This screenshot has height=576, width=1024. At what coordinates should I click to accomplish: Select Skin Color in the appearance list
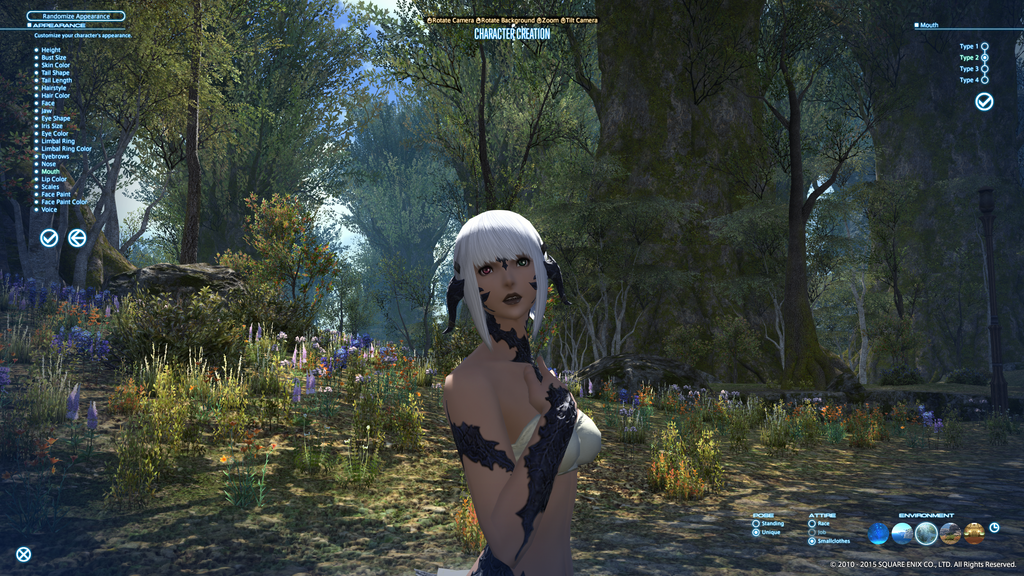pos(55,65)
